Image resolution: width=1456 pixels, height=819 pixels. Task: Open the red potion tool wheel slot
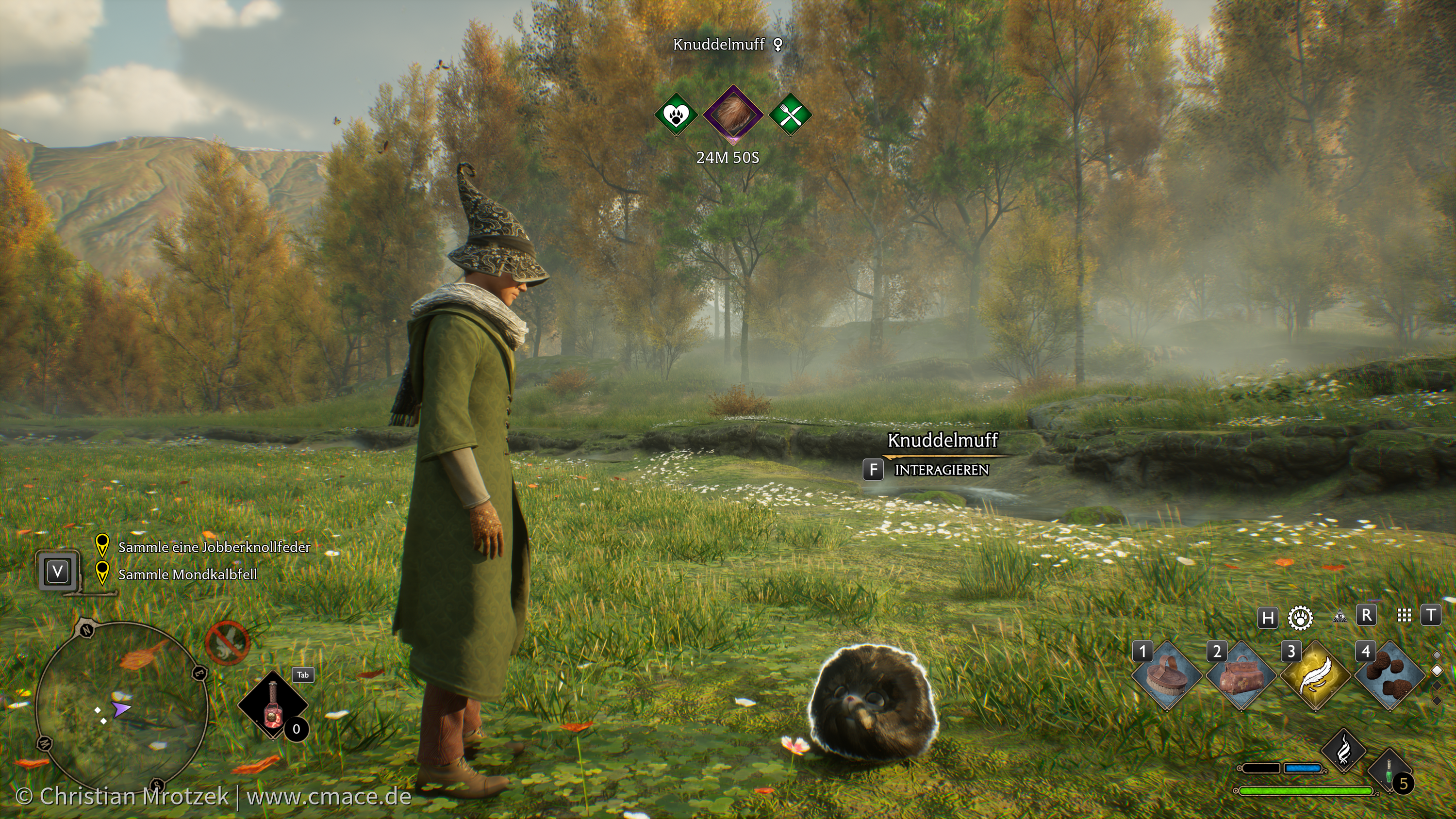coord(272,705)
